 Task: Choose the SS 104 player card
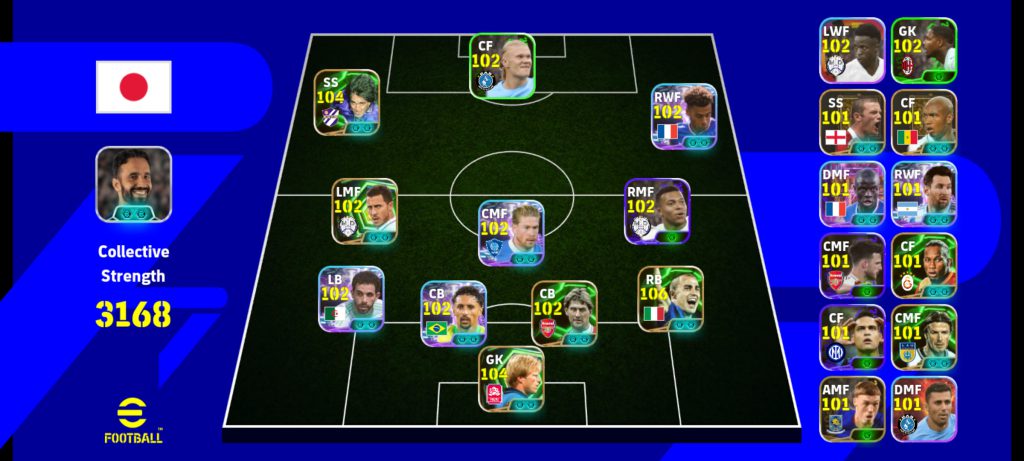pos(347,103)
